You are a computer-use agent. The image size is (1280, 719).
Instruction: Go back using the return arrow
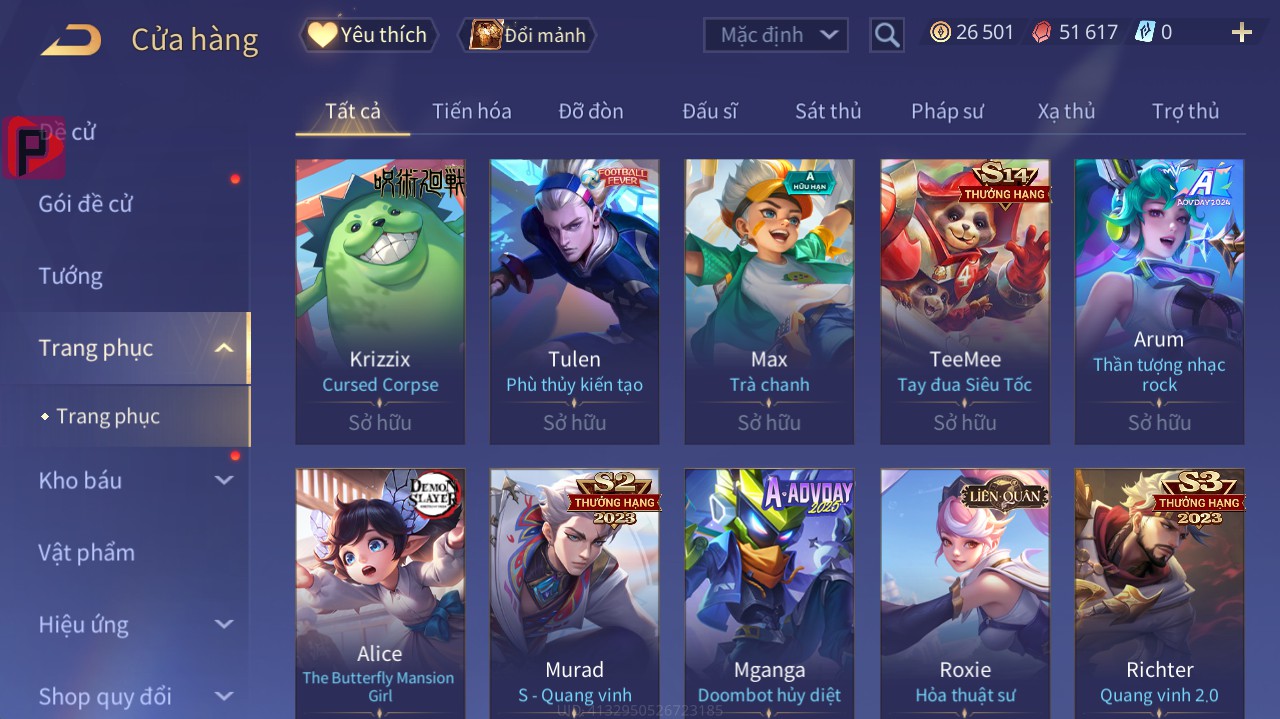pyautogui.click(x=71, y=40)
